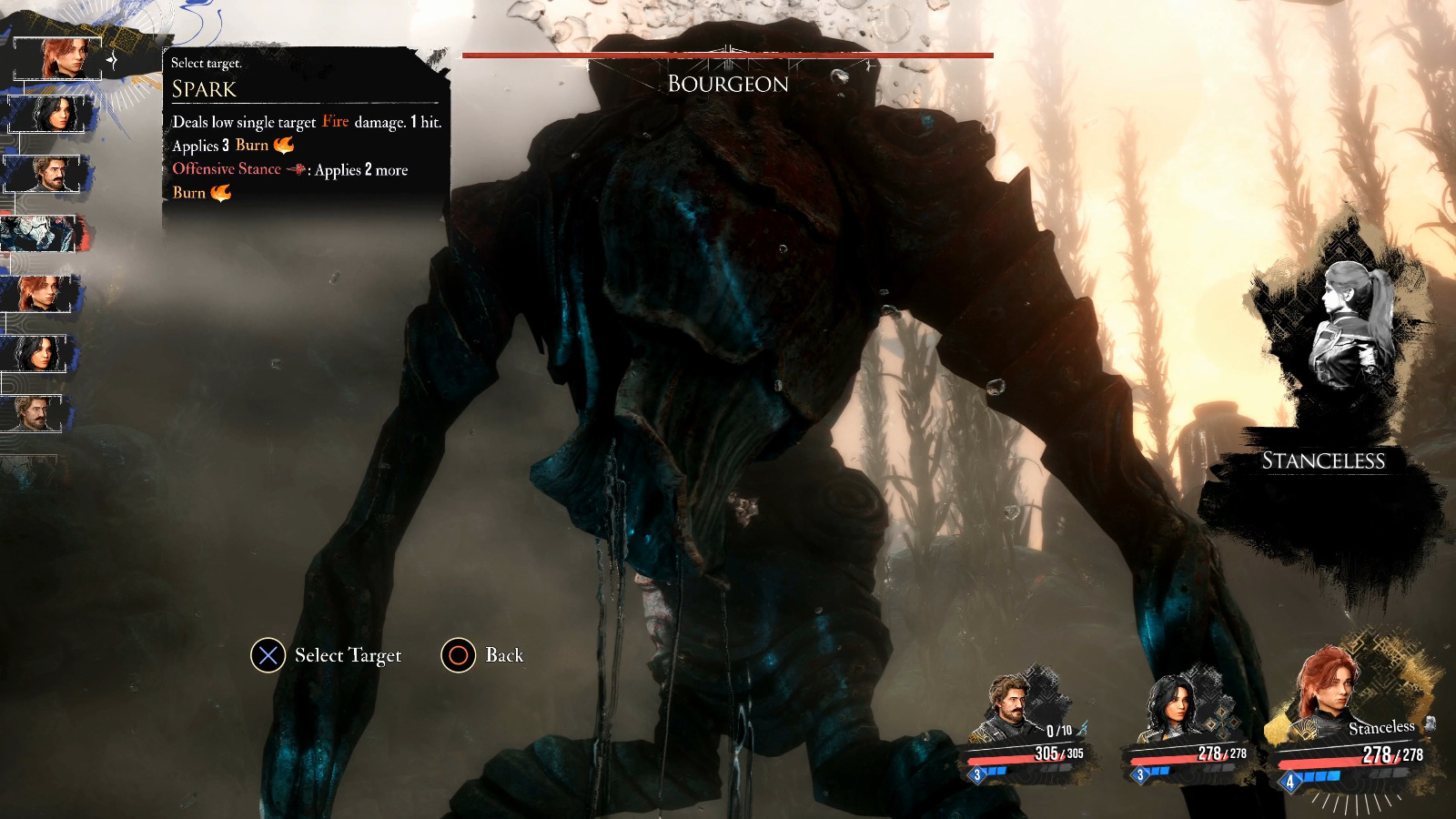Click the X button prompt for Select Target
Image resolution: width=1456 pixels, height=819 pixels.
pyautogui.click(x=267, y=654)
